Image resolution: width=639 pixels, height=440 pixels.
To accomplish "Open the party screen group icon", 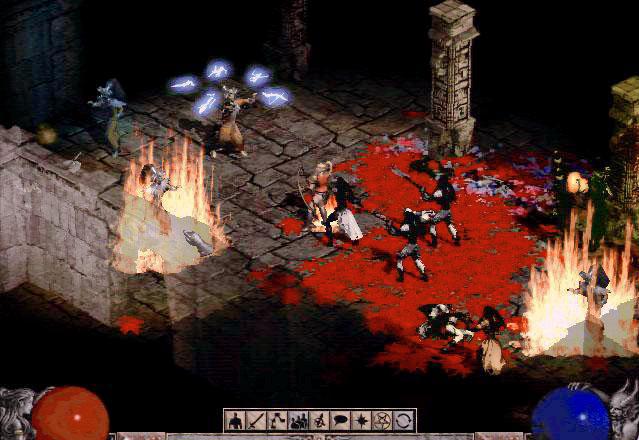I will (297, 420).
